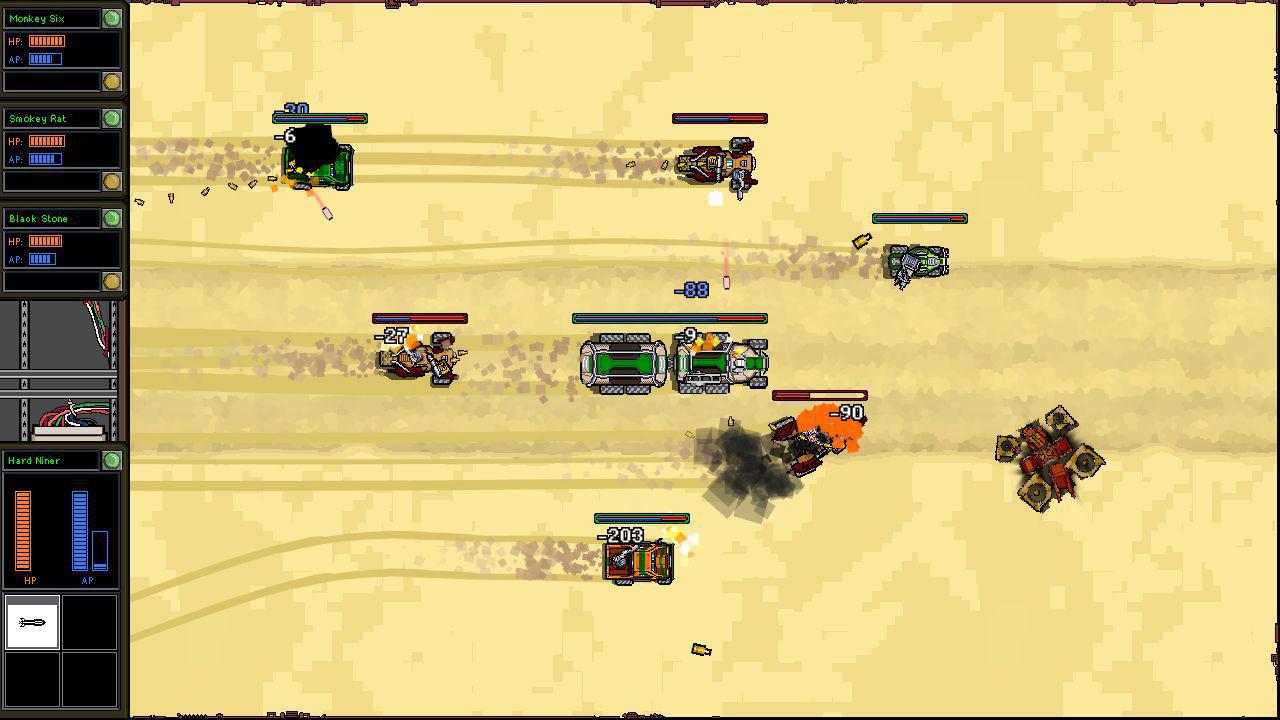
Task: Click Smokey Rat's gold order button
Action: coord(110,181)
